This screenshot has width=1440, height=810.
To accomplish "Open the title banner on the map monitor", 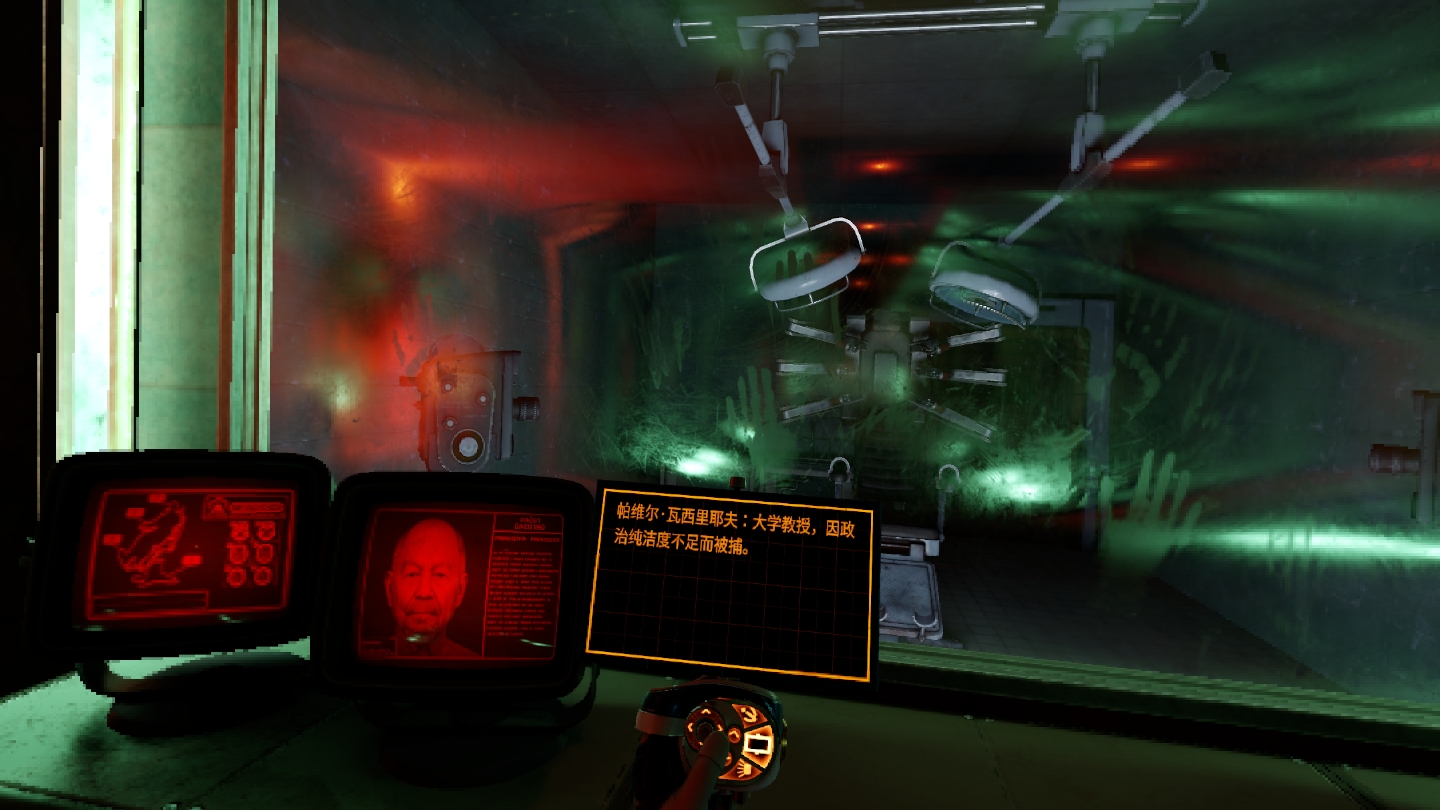I will pos(257,507).
